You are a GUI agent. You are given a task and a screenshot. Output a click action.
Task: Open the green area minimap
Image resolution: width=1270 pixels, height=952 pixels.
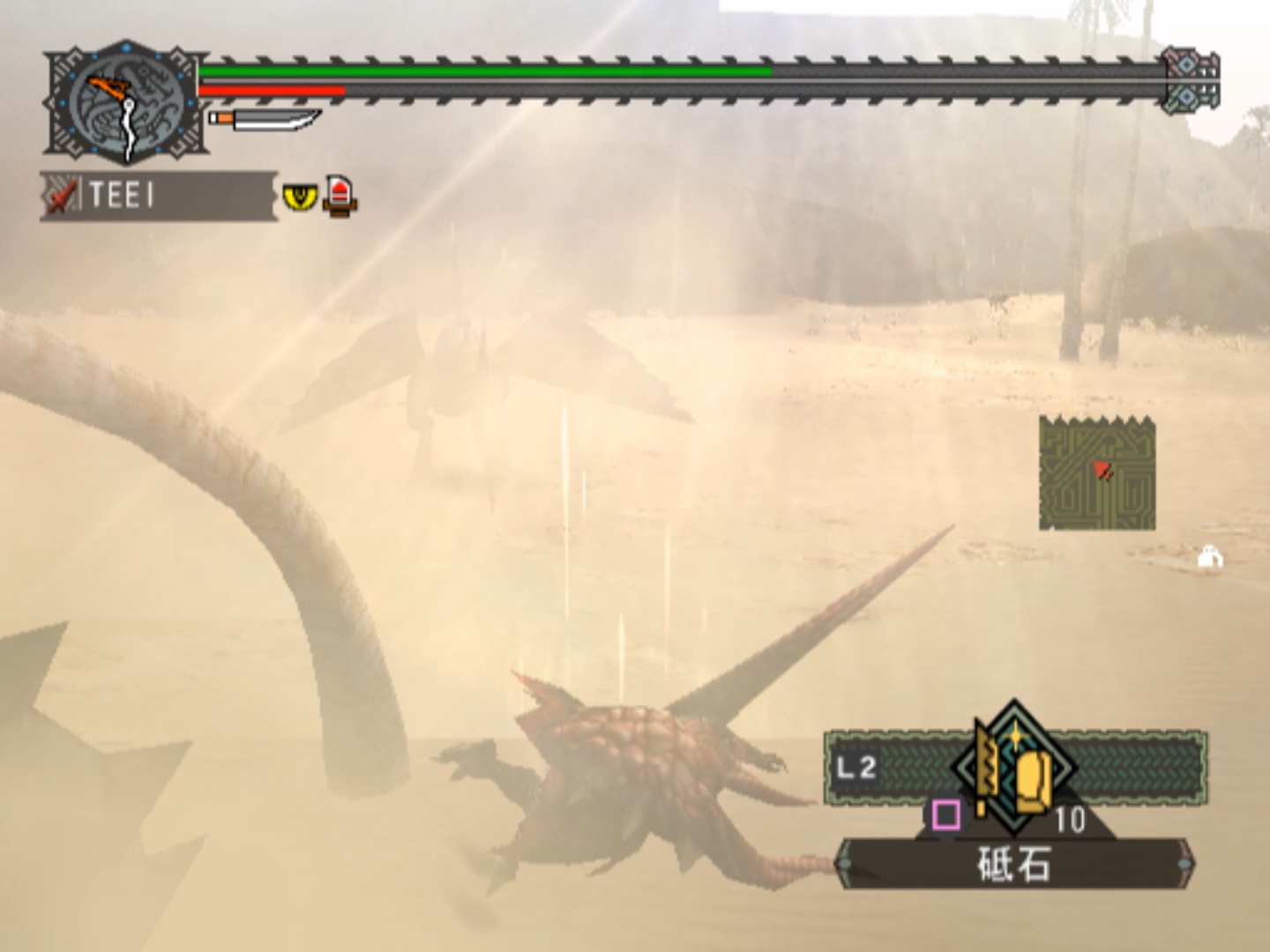(x=1097, y=473)
